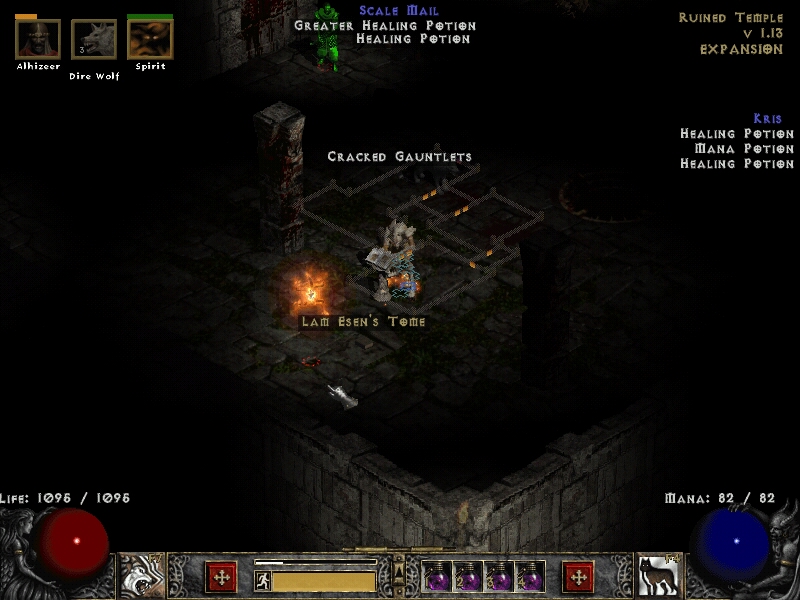Open the right skill selector with standing wolf icon
The image size is (800, 600).
(x=658, y=576)
